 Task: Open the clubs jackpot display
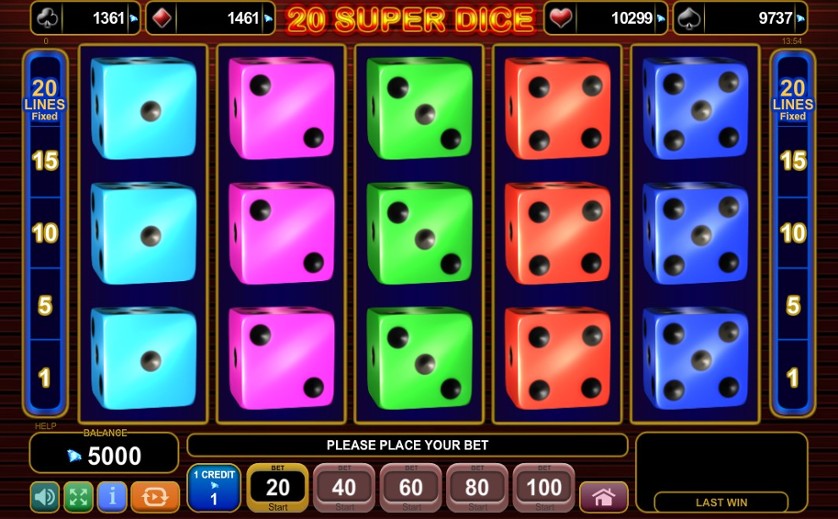pyautogui.click(x=85, y=18)
